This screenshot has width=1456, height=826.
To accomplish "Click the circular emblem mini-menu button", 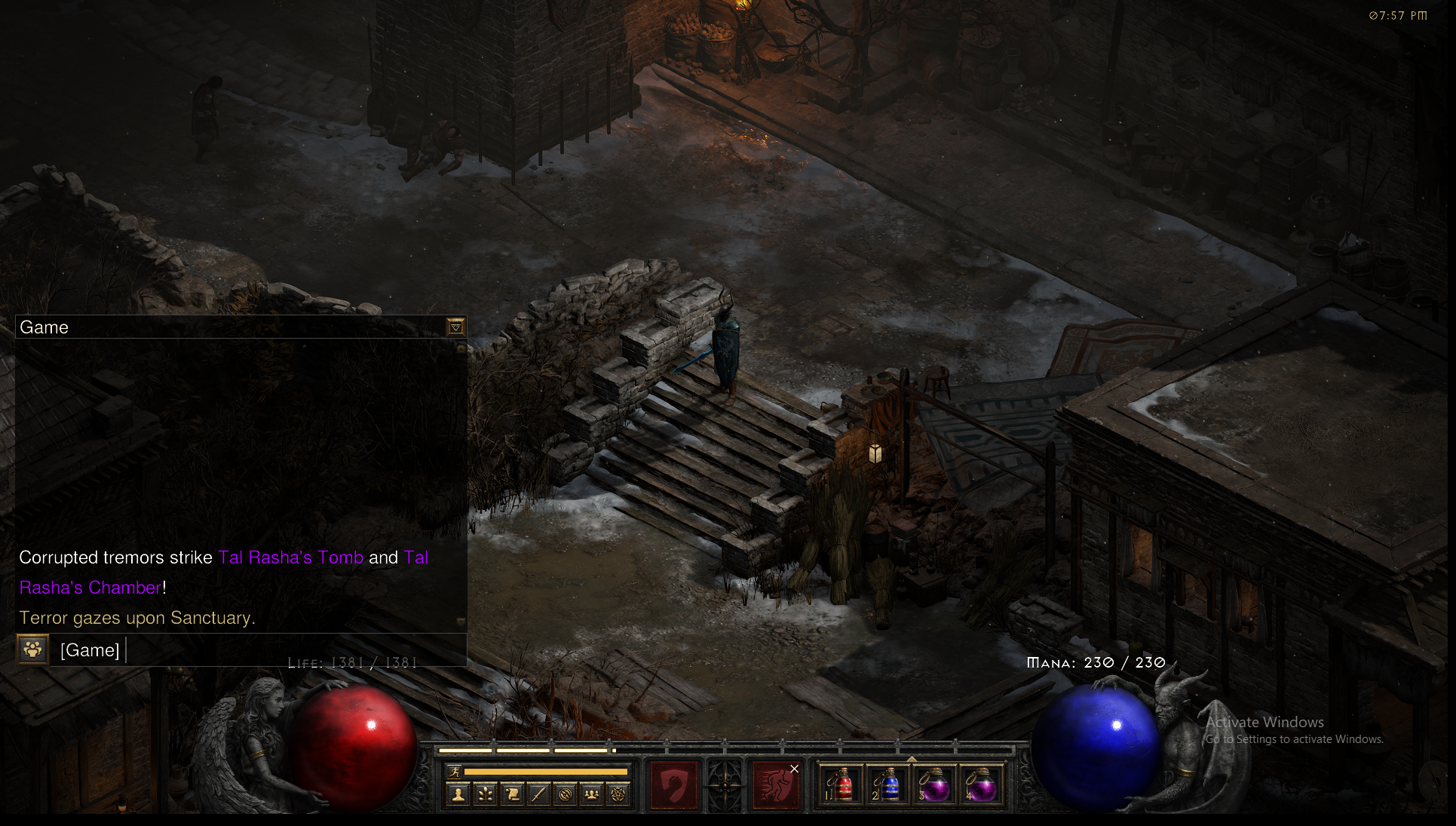I will 565,794.
